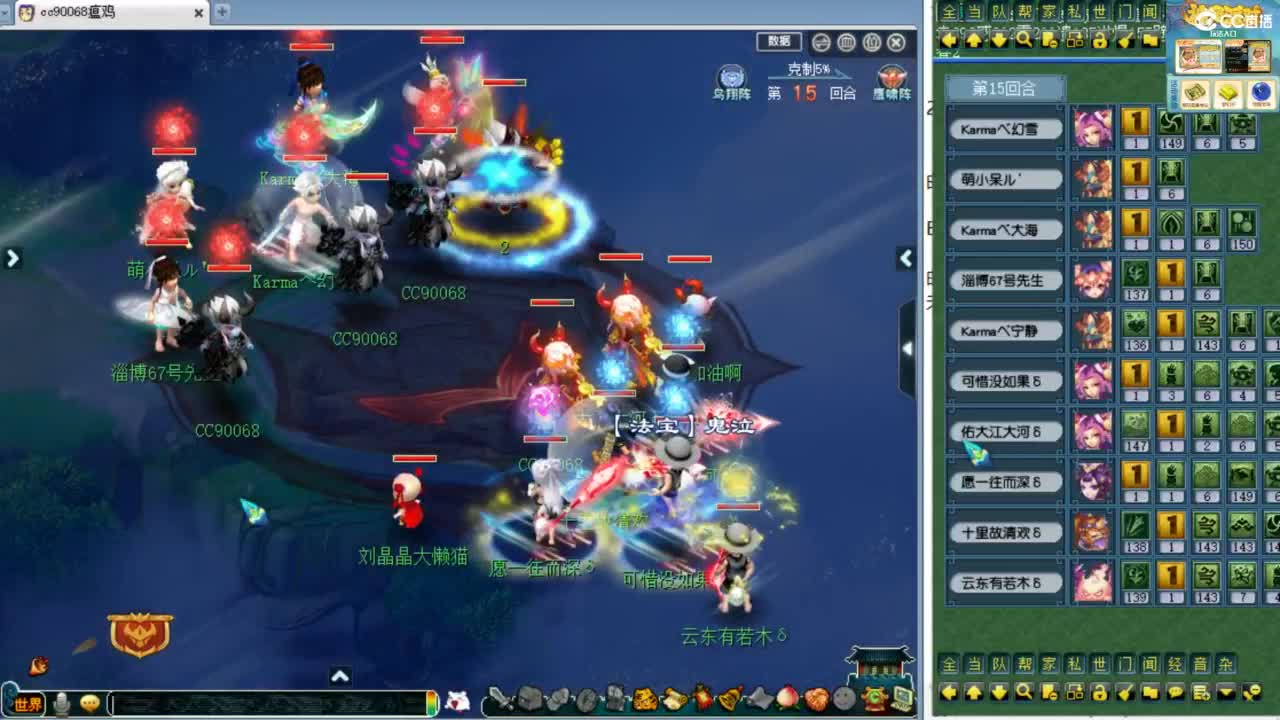1280x720 pixels.
Task: Click the microphone icon beside 世界 button
Action: pyautogui.click(x=62, y=700)
